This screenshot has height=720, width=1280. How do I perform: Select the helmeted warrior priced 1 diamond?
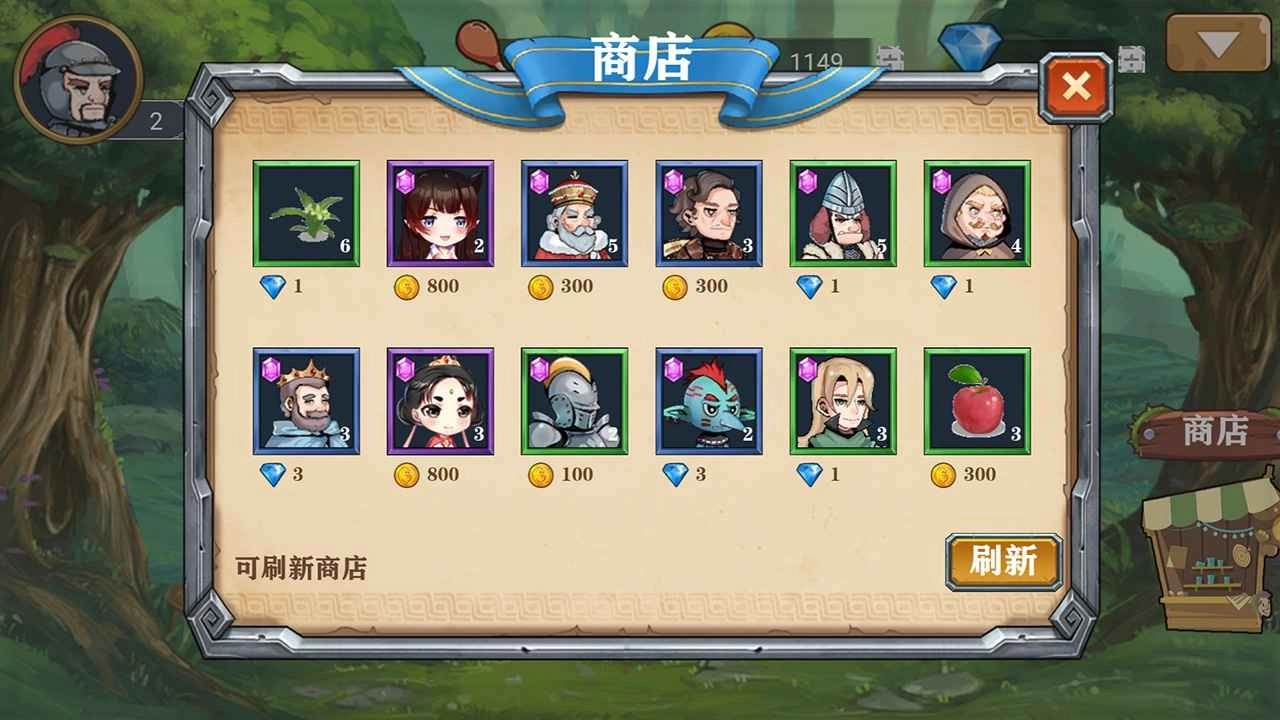(841, 213)
